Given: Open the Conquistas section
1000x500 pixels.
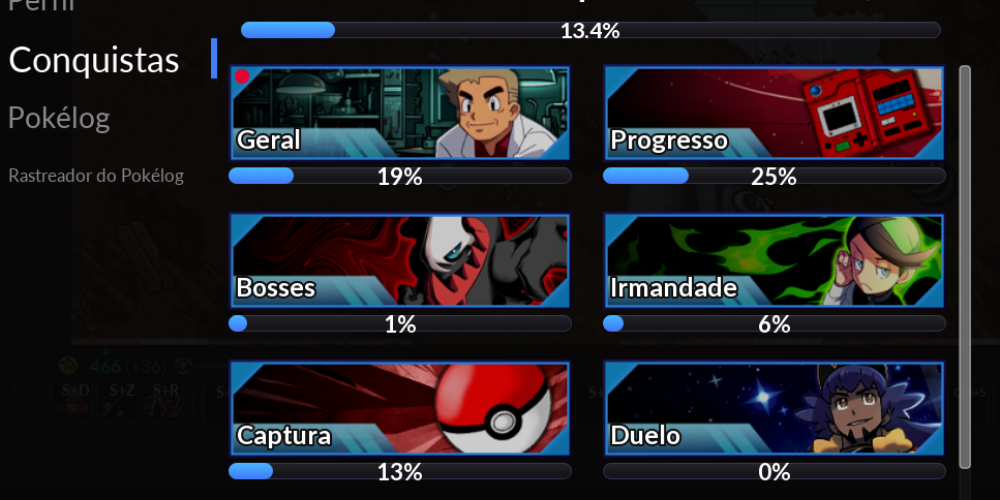Looking at the screenshot, I should pyautogui.click(x=94, y=60).
